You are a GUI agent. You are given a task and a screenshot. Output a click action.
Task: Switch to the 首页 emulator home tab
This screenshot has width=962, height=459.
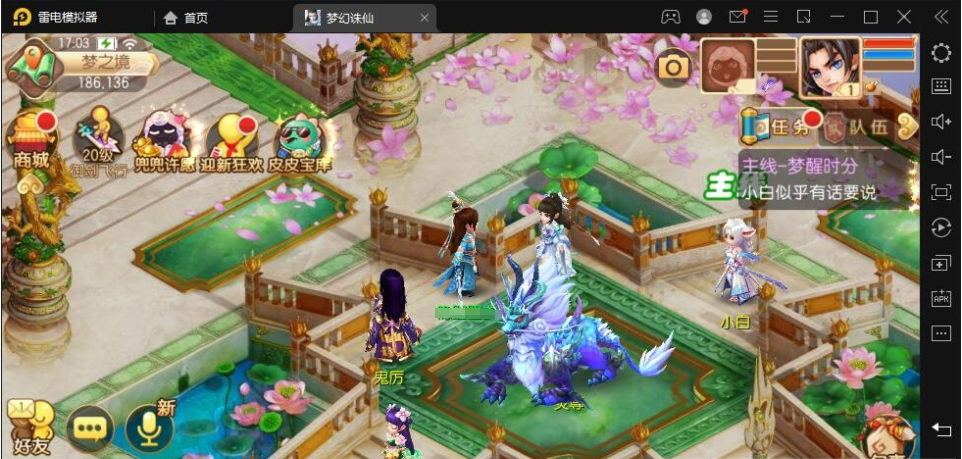click(x=186, y=17)
